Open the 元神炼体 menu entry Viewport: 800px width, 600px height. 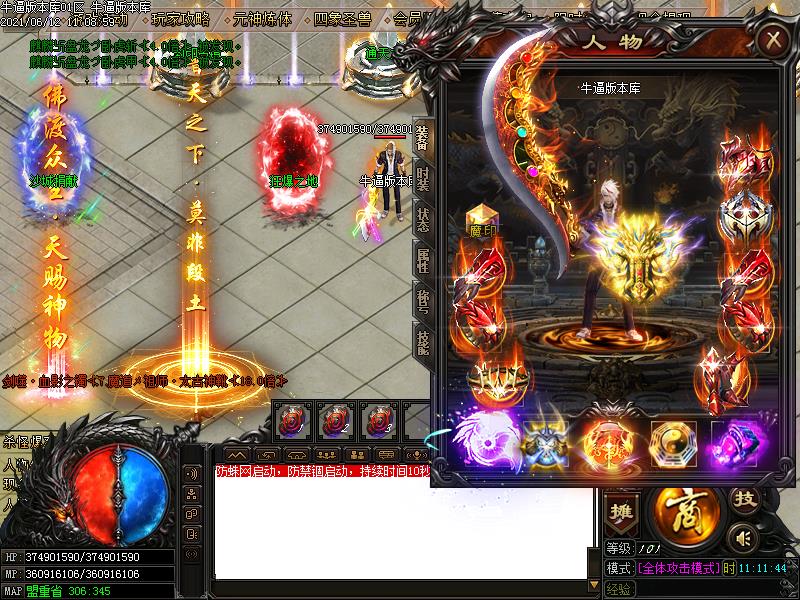point(262,19)
